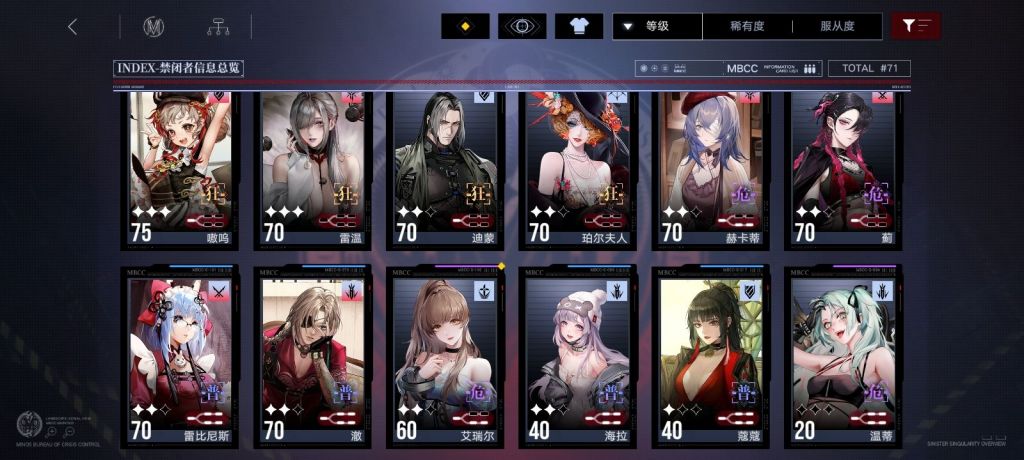1024x460 pixels.
Task: Select the 雷温 character card
Action: 313,168
